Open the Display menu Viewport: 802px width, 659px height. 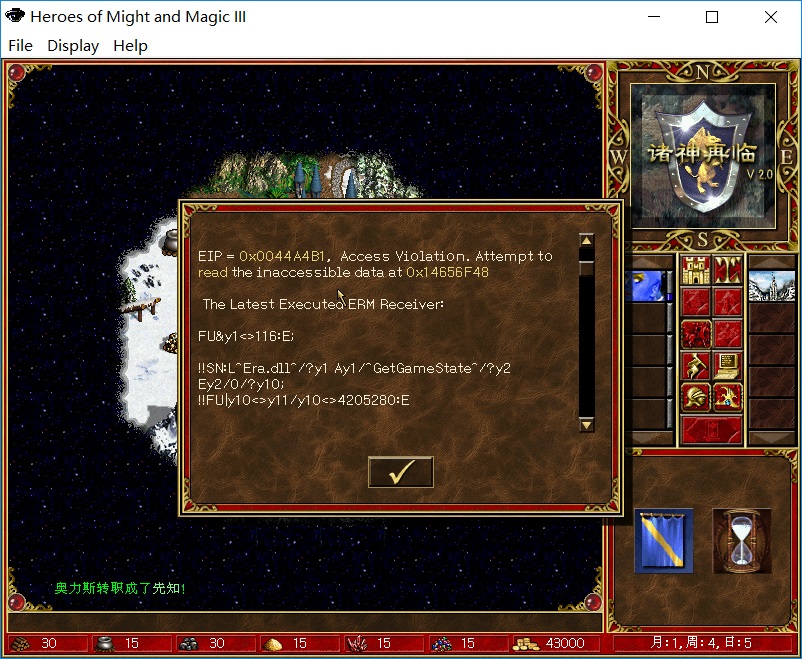point(73,45)
